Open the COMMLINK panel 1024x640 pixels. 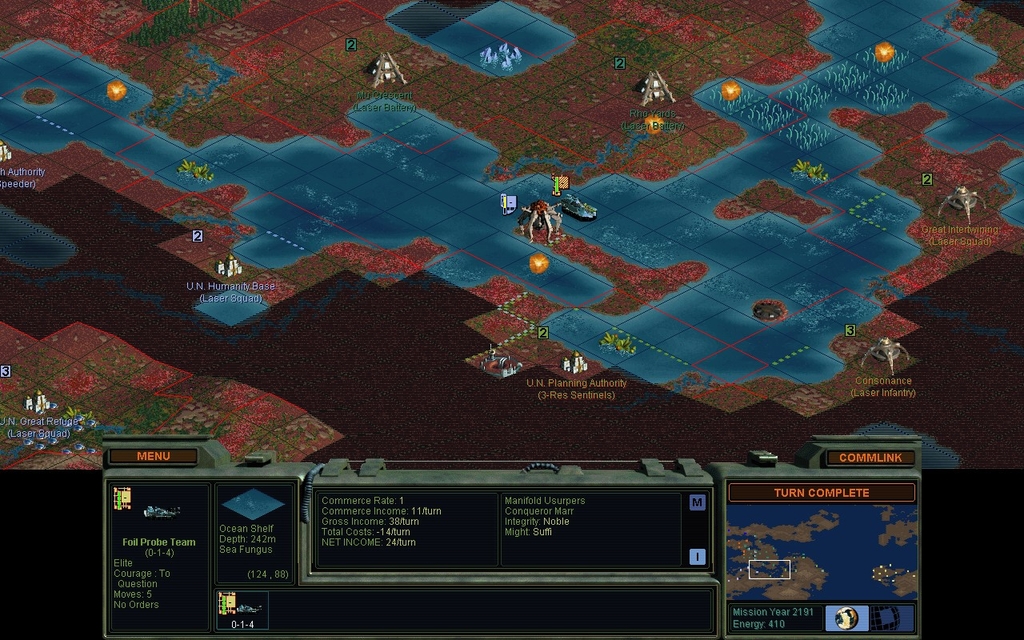coord(870,457)
